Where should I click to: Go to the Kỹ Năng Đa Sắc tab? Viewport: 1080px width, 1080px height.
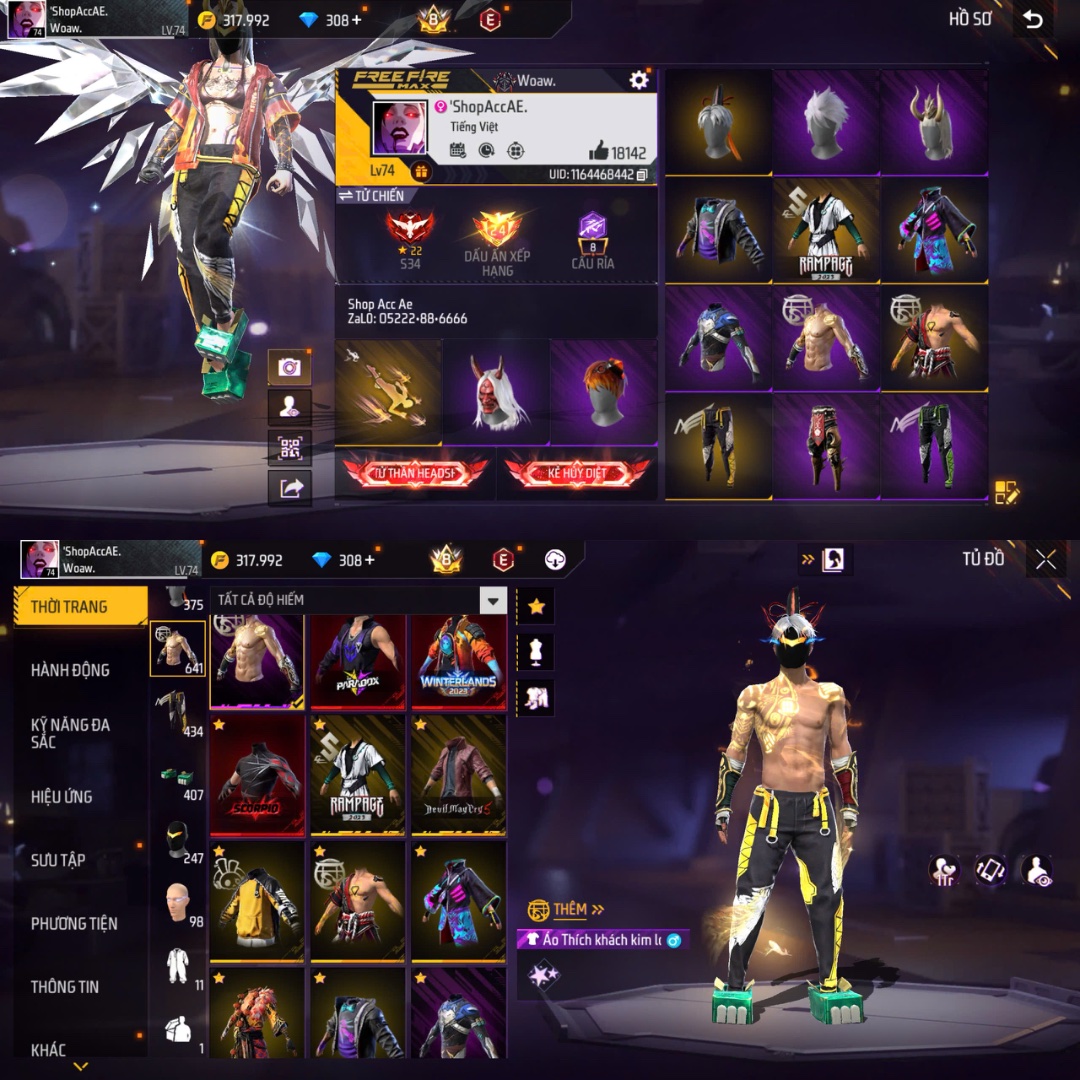pos(70,733)
